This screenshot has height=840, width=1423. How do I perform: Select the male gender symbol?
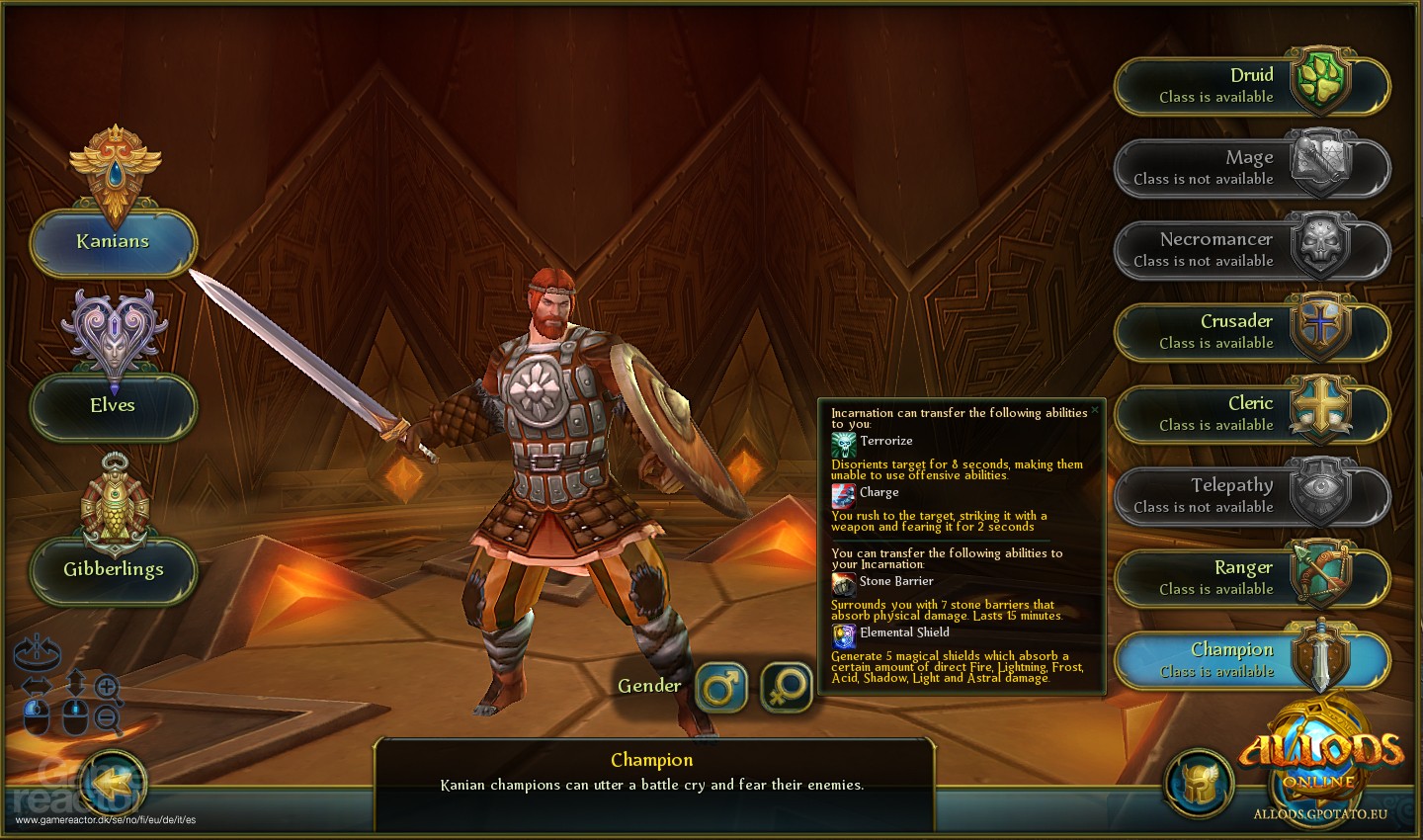pyautogui.click(x=720, y=686)
